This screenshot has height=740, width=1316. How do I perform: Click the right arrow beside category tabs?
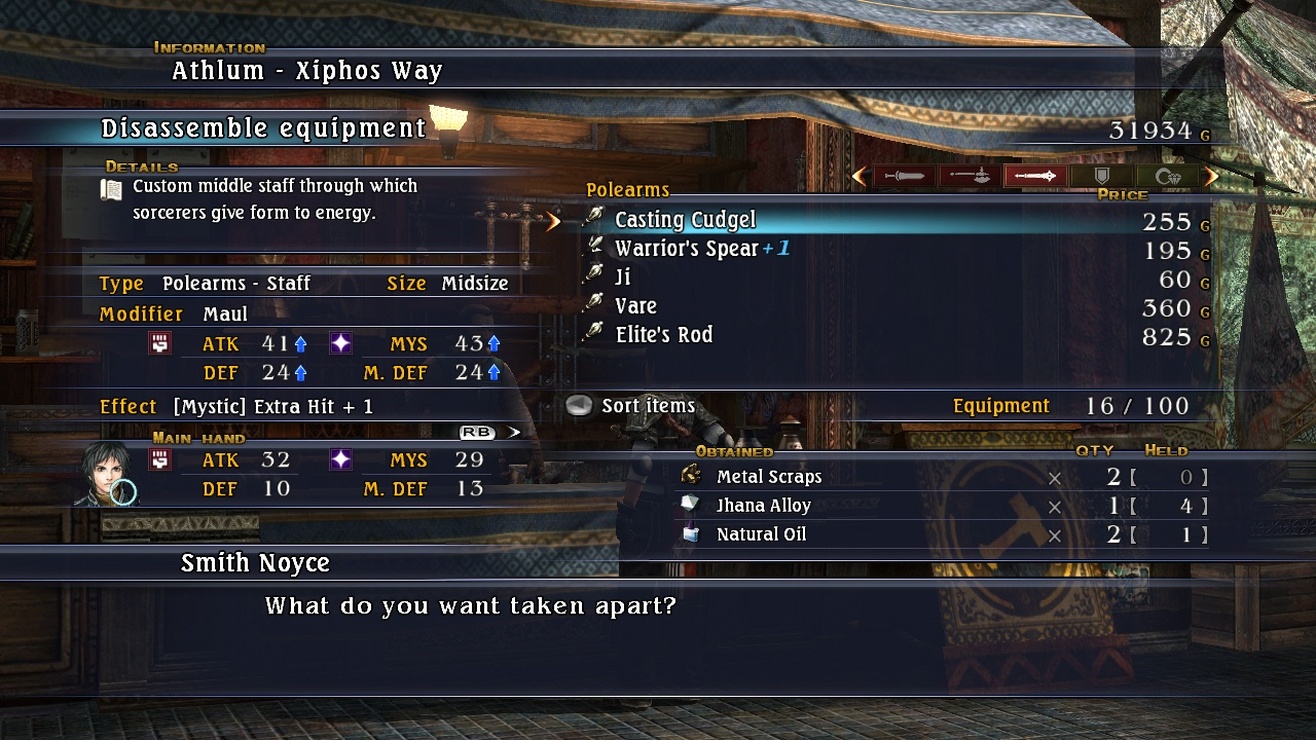[x=1211, y=177]
